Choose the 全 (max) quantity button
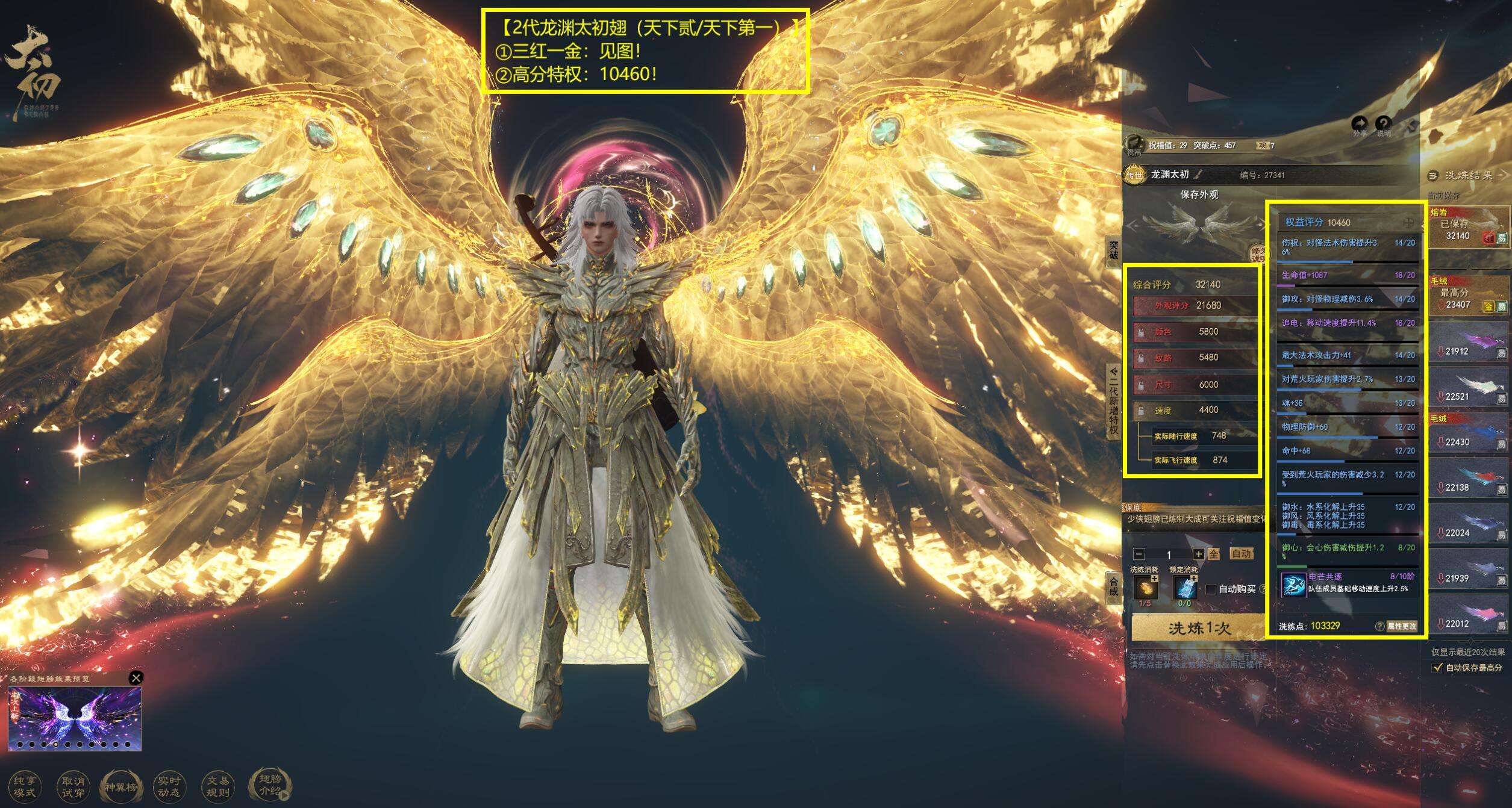The image size is (1512, 808). coord(1214,554)
